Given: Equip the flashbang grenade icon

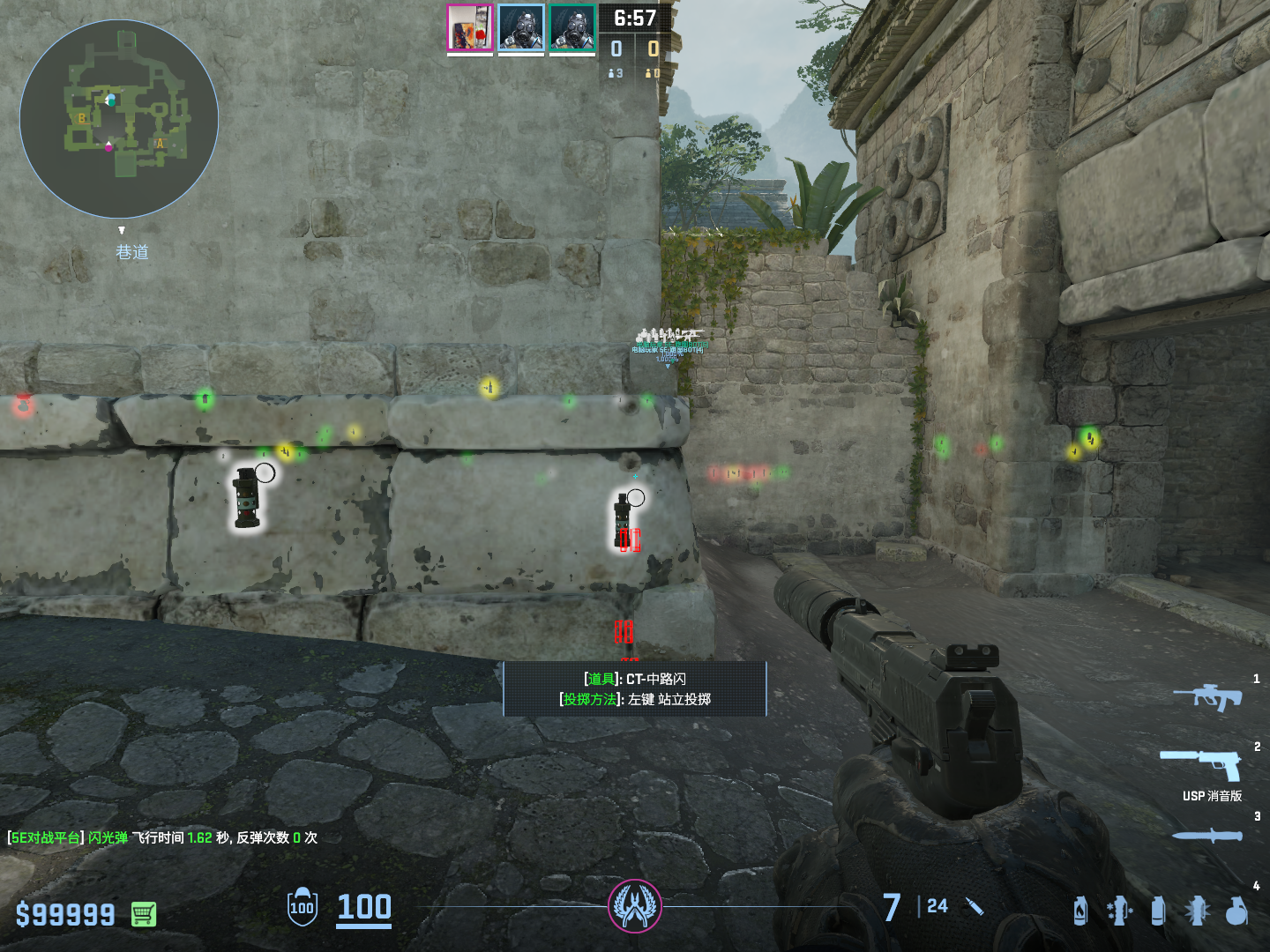Looking at the screenshot, I should click(x=1197, y=911).
